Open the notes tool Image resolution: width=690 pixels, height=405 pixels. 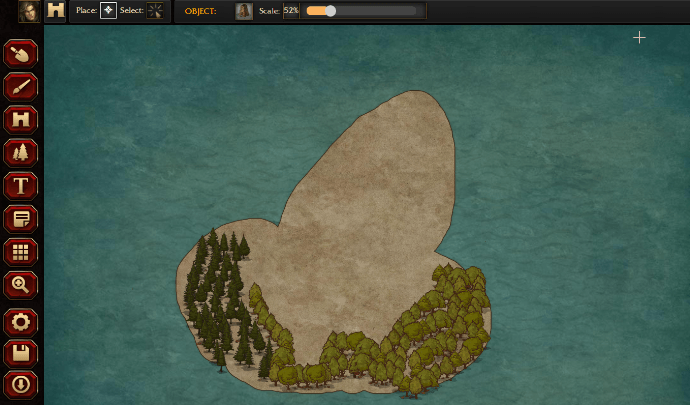click(x=20, y=219)
